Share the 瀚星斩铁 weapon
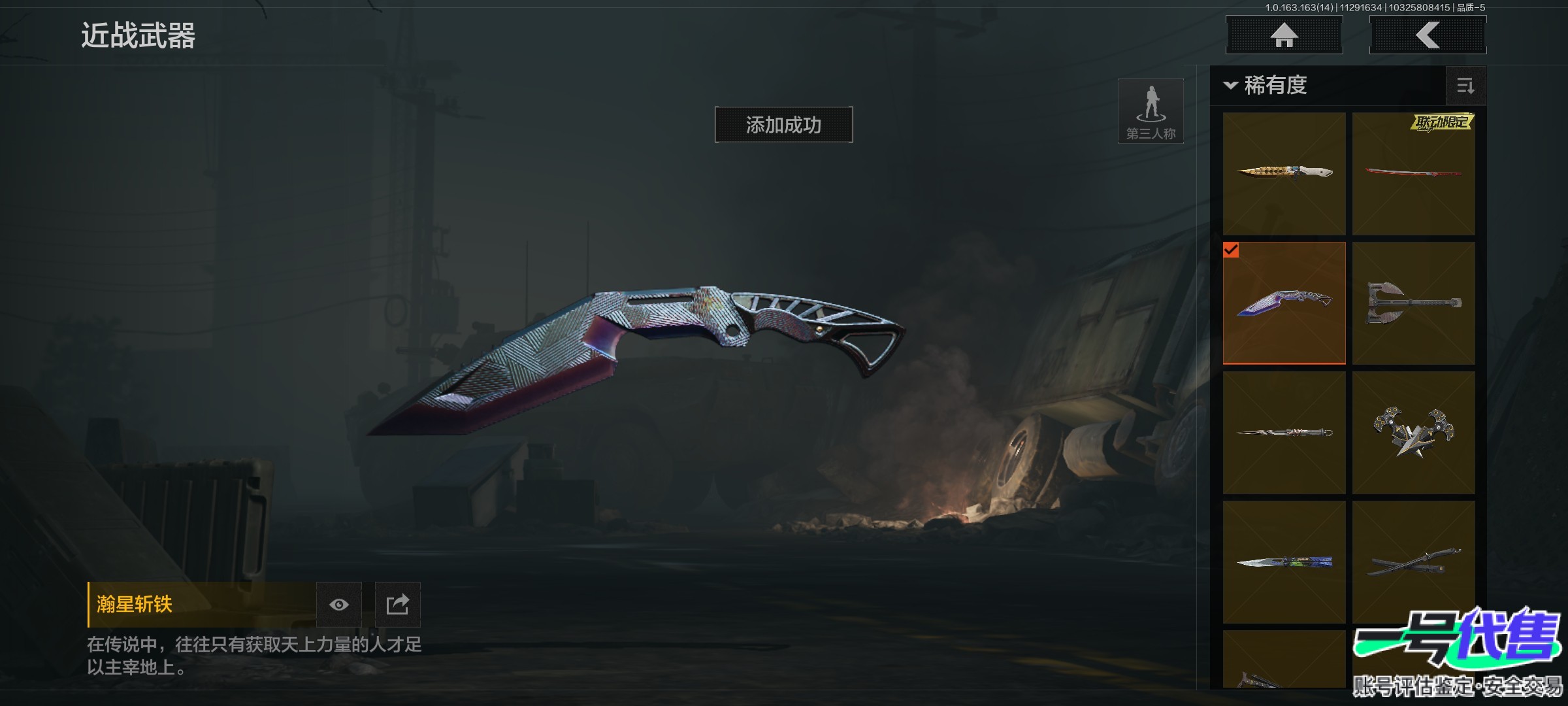 point(397,605)
